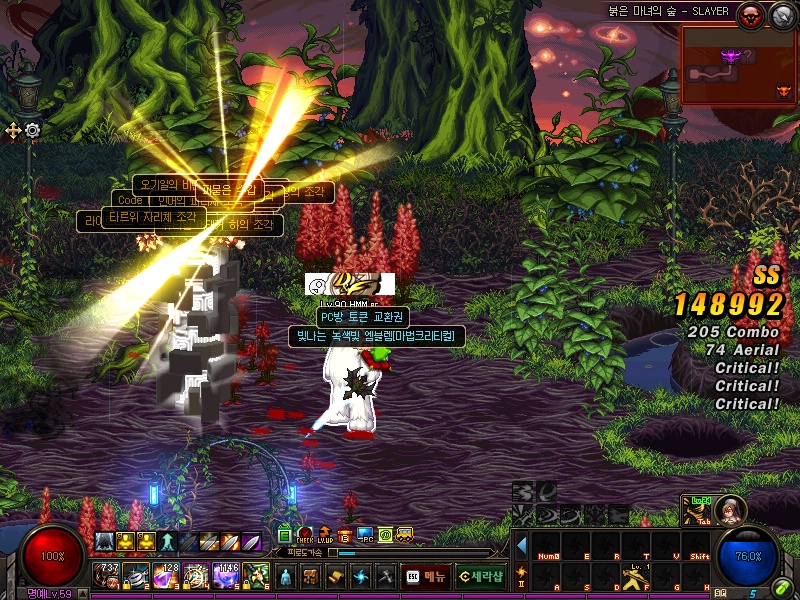Click the blue arrow beside the skill bar
The image size is (800, 600).
pyautogui.click(x=521, y=545)
